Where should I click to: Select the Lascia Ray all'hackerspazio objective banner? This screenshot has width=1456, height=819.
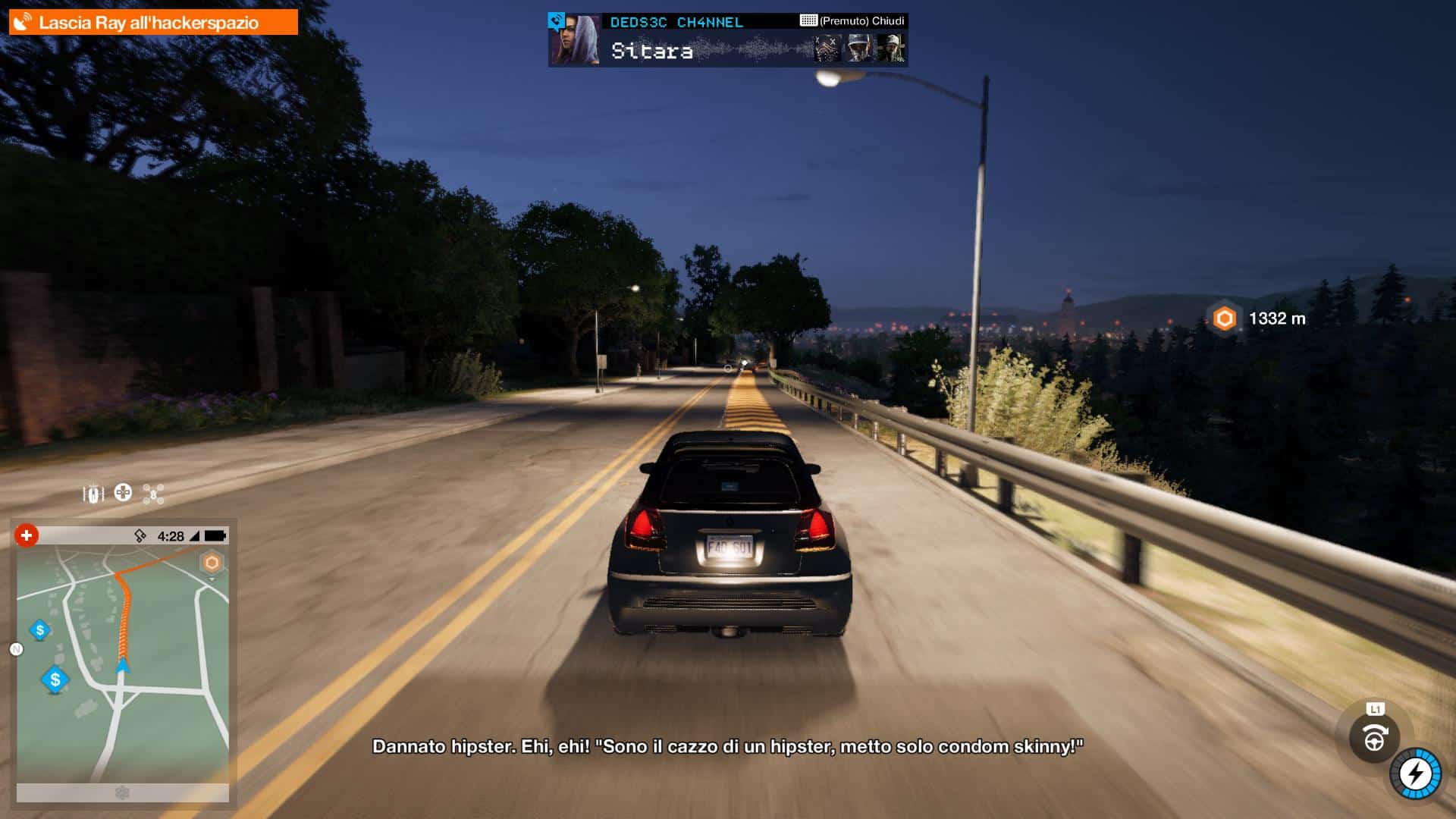tap(152, 22)
